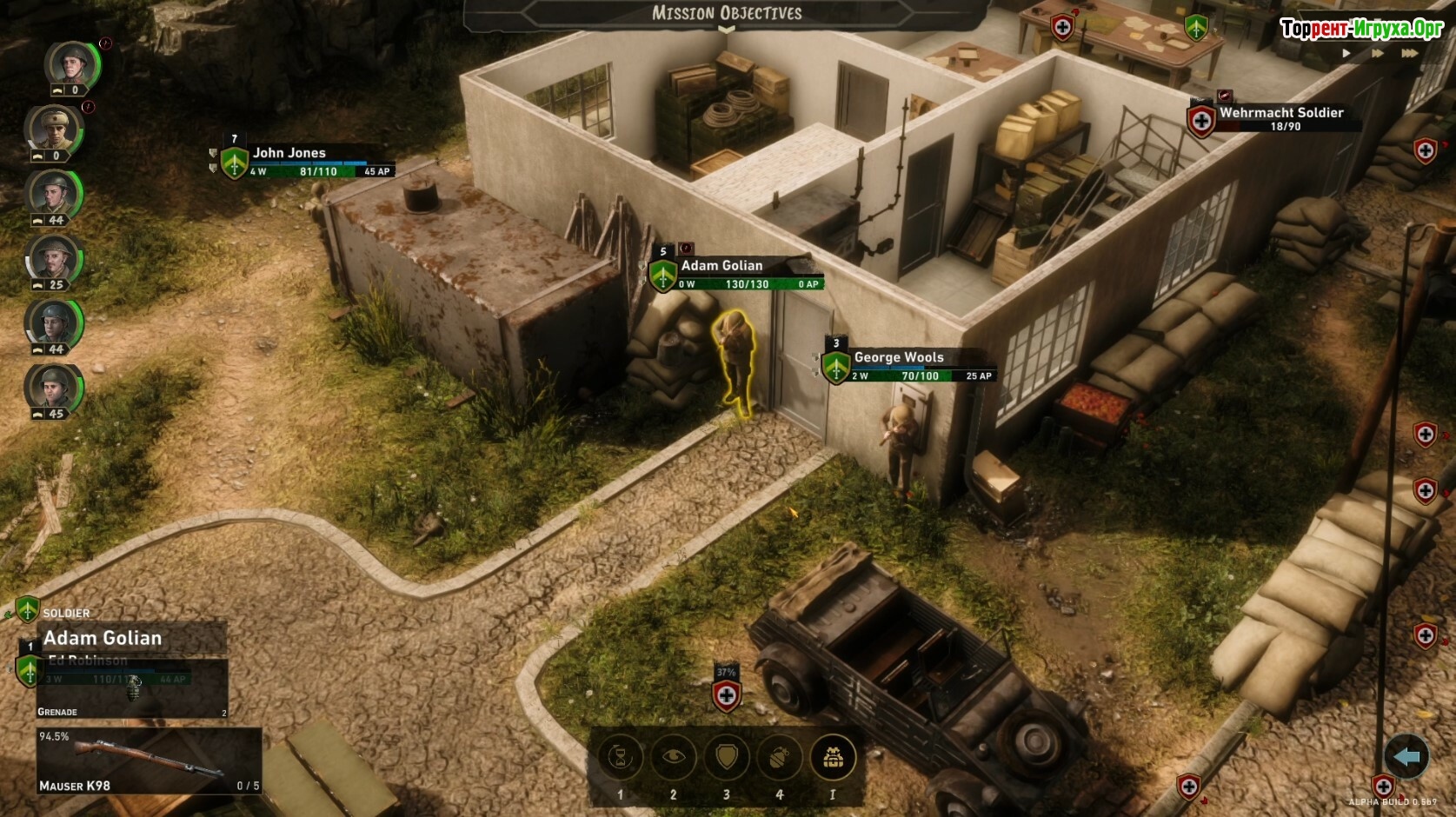Activate the hourglass end-turn action
The height and width of the screenshot is (817, 1456).
click(x=620, y=757)
